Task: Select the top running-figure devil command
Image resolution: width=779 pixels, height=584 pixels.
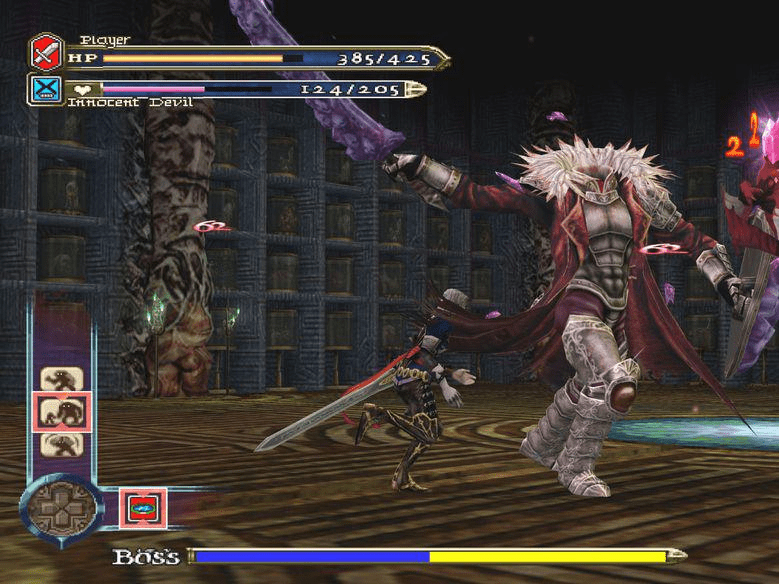Action: (x=59, y=379)
